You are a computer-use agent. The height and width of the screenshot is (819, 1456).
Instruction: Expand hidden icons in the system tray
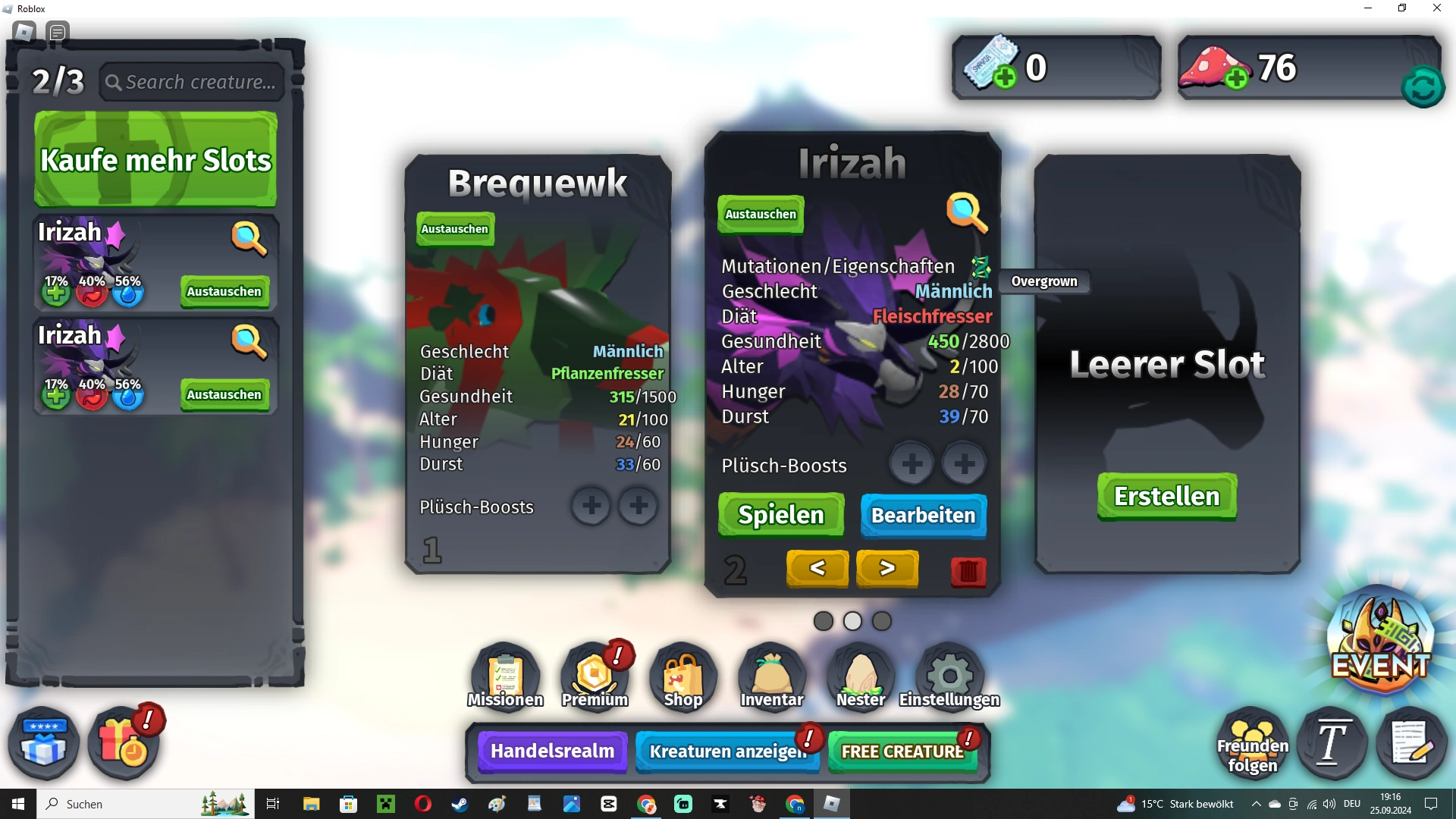pyautogui.click(x=1257, y=803)
